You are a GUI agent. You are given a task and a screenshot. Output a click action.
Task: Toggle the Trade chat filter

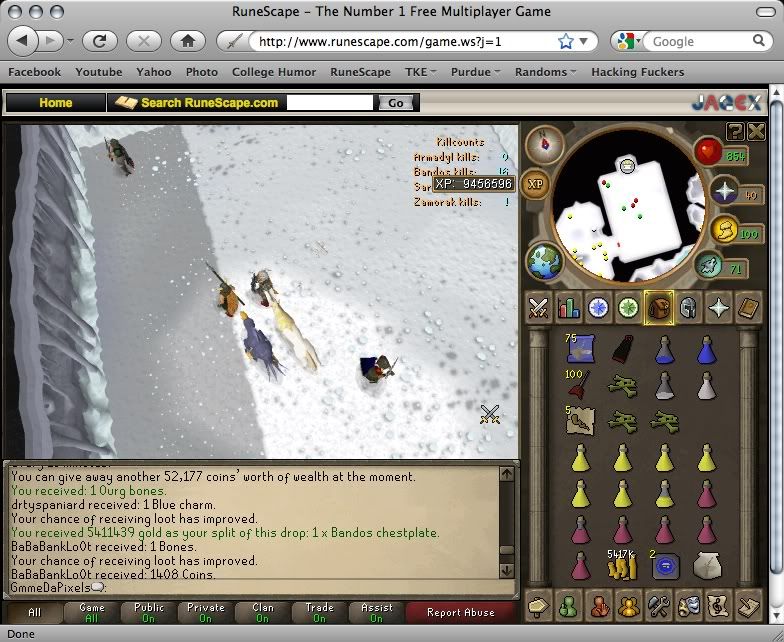(x=320, y=613)
